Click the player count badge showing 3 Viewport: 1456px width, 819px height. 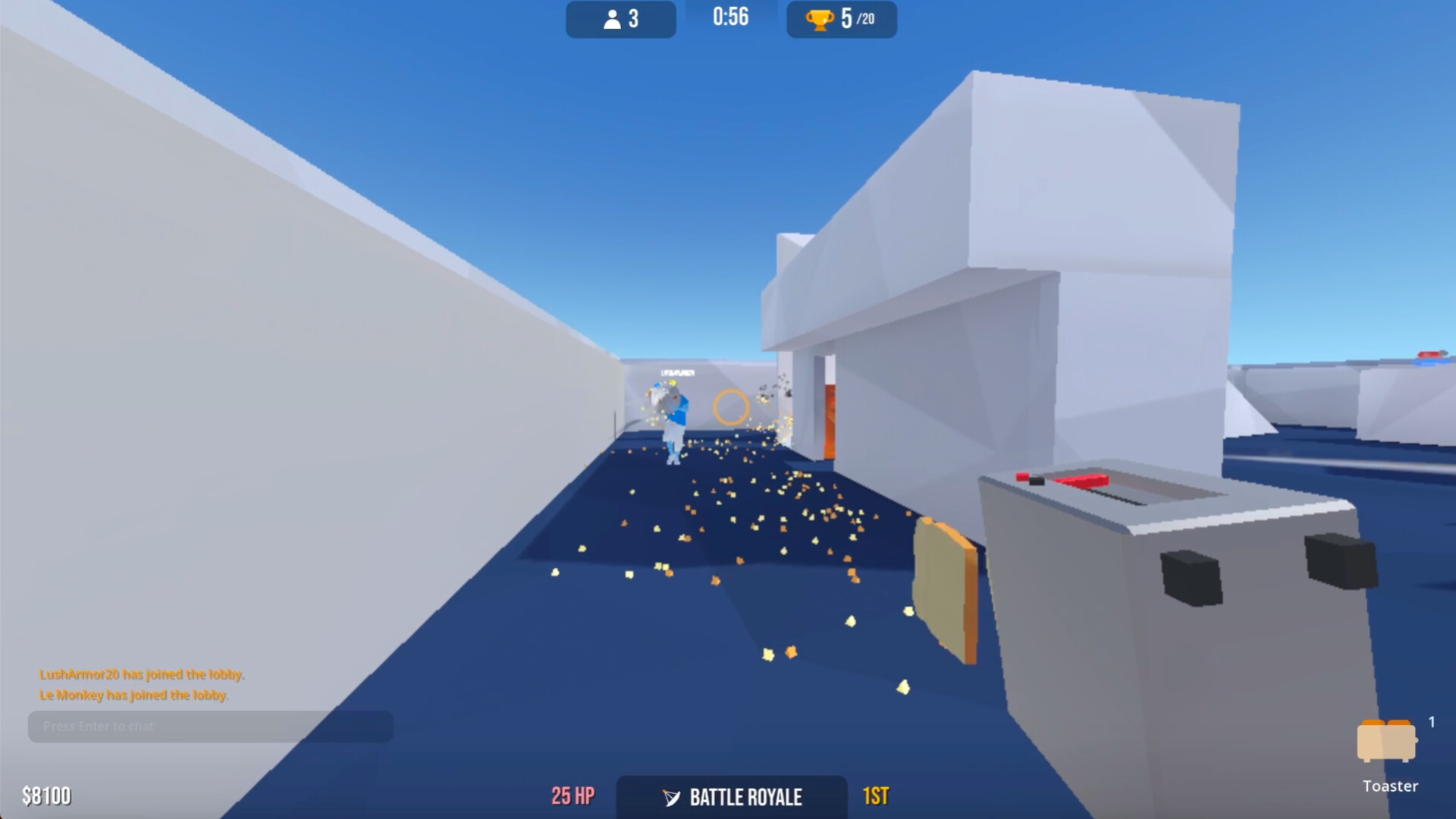click(620, 19)
